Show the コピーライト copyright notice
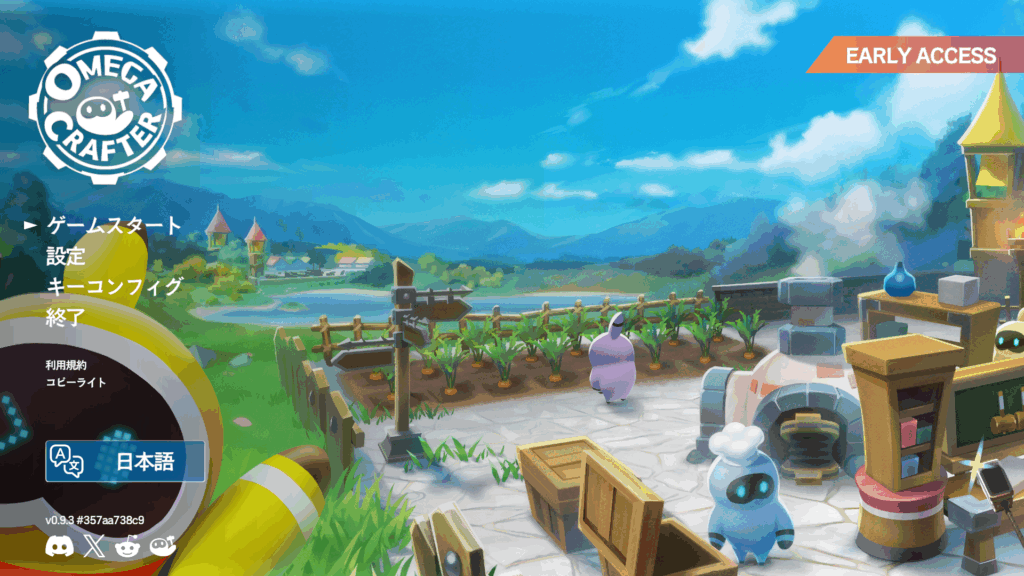 (75, 382)
